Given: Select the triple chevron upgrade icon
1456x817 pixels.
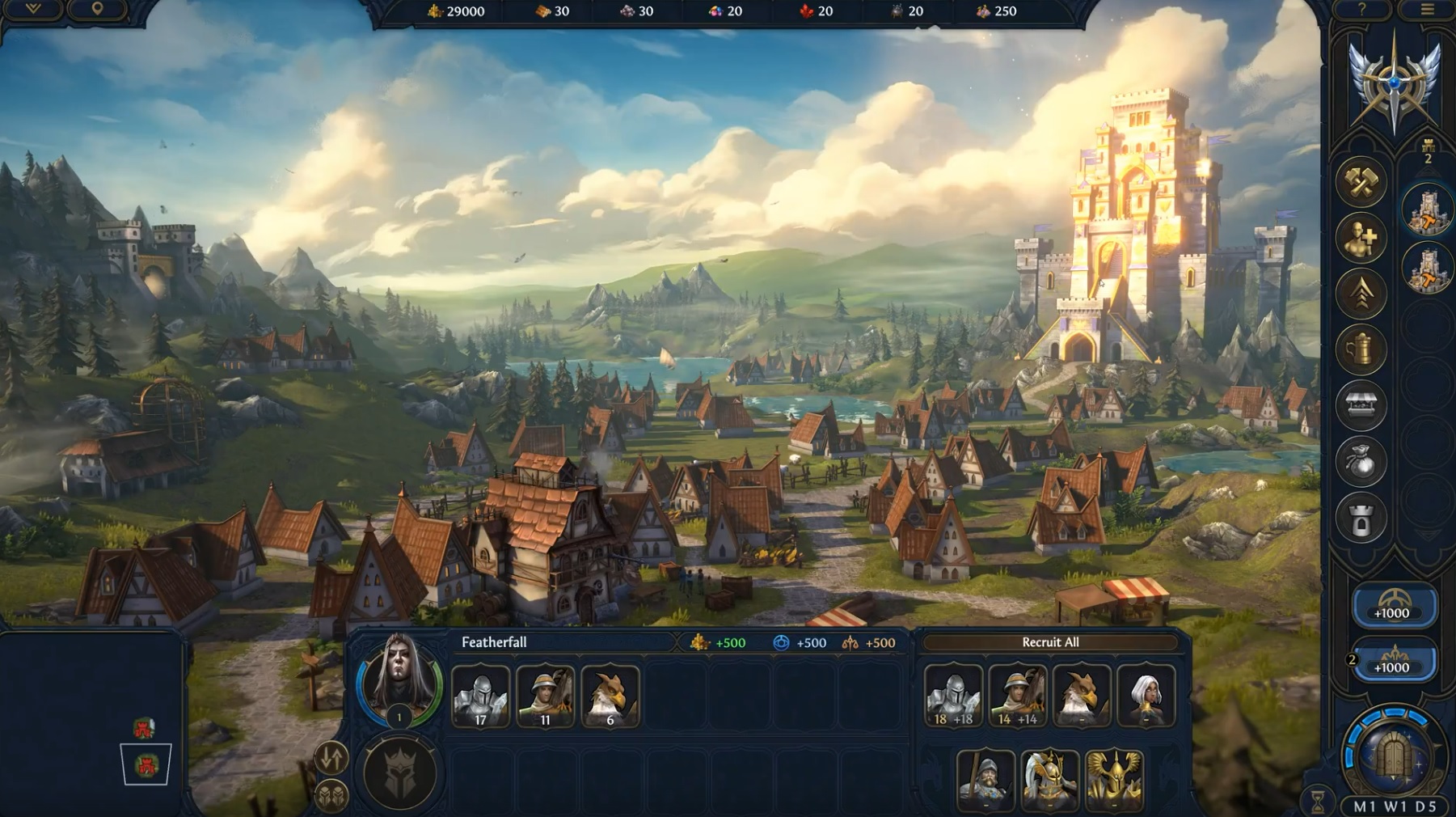Looking at the screenshot, I should 1361,294.
